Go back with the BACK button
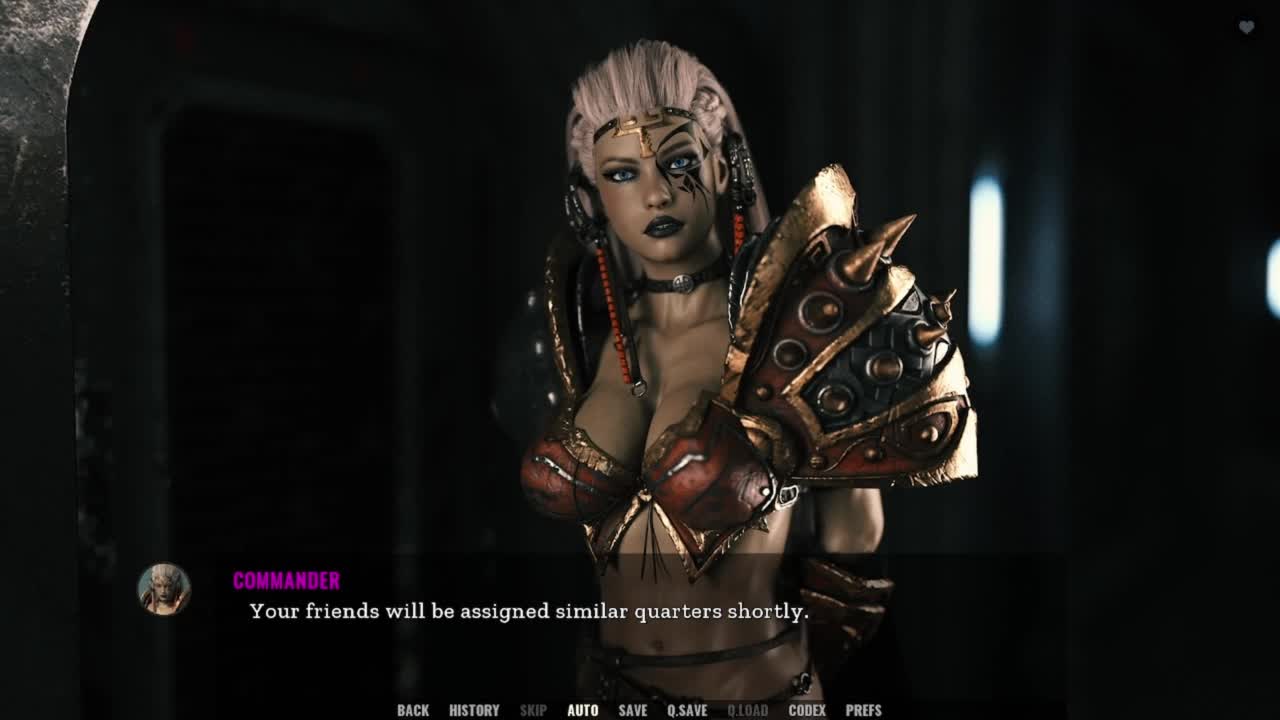 pos(413,710)
